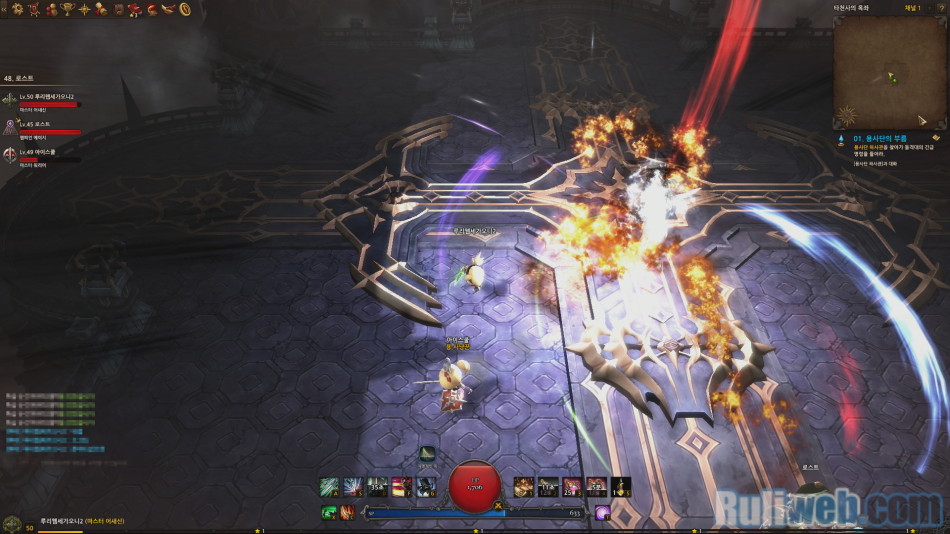Open the rolled scroll menu icon
This screenshot has width=950, height=534.
click(100, 9)
